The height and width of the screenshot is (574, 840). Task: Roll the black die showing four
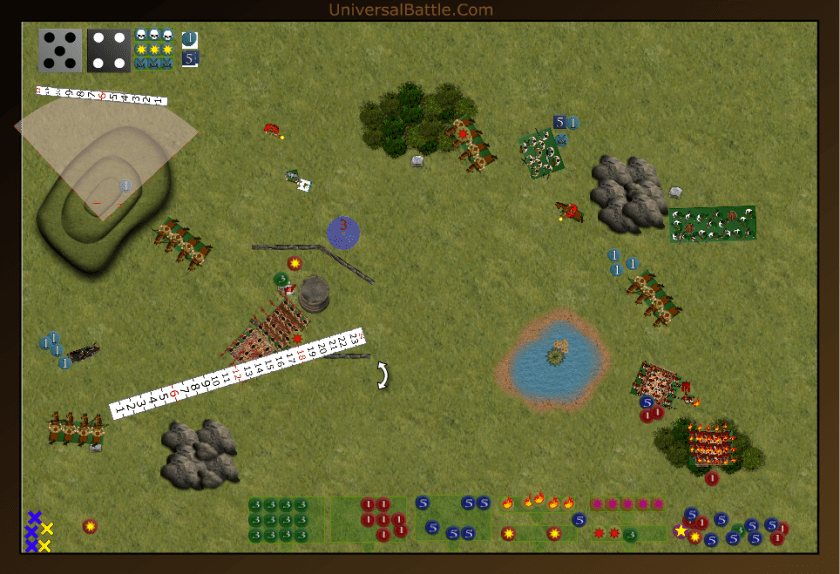point(108,50)
